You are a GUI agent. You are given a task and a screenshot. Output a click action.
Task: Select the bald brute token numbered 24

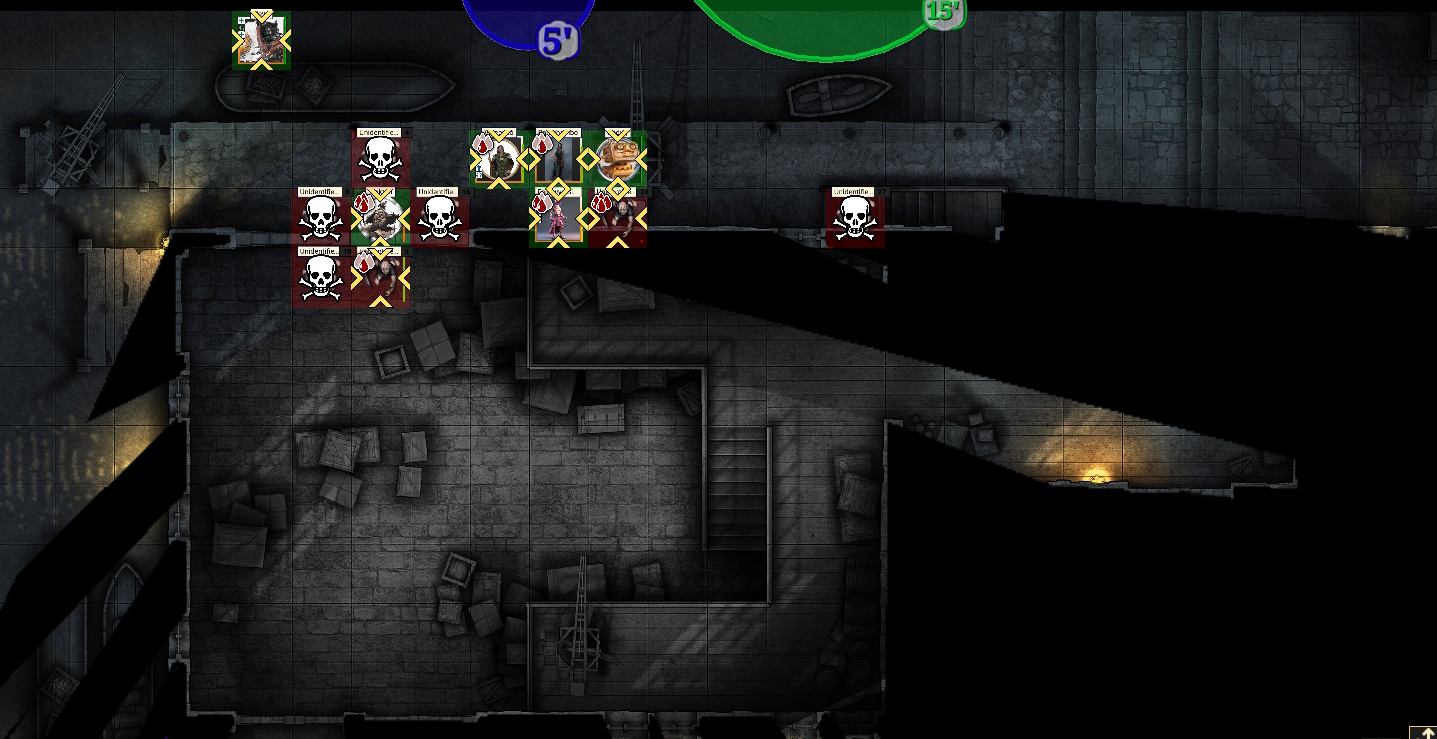pos(617,217)
